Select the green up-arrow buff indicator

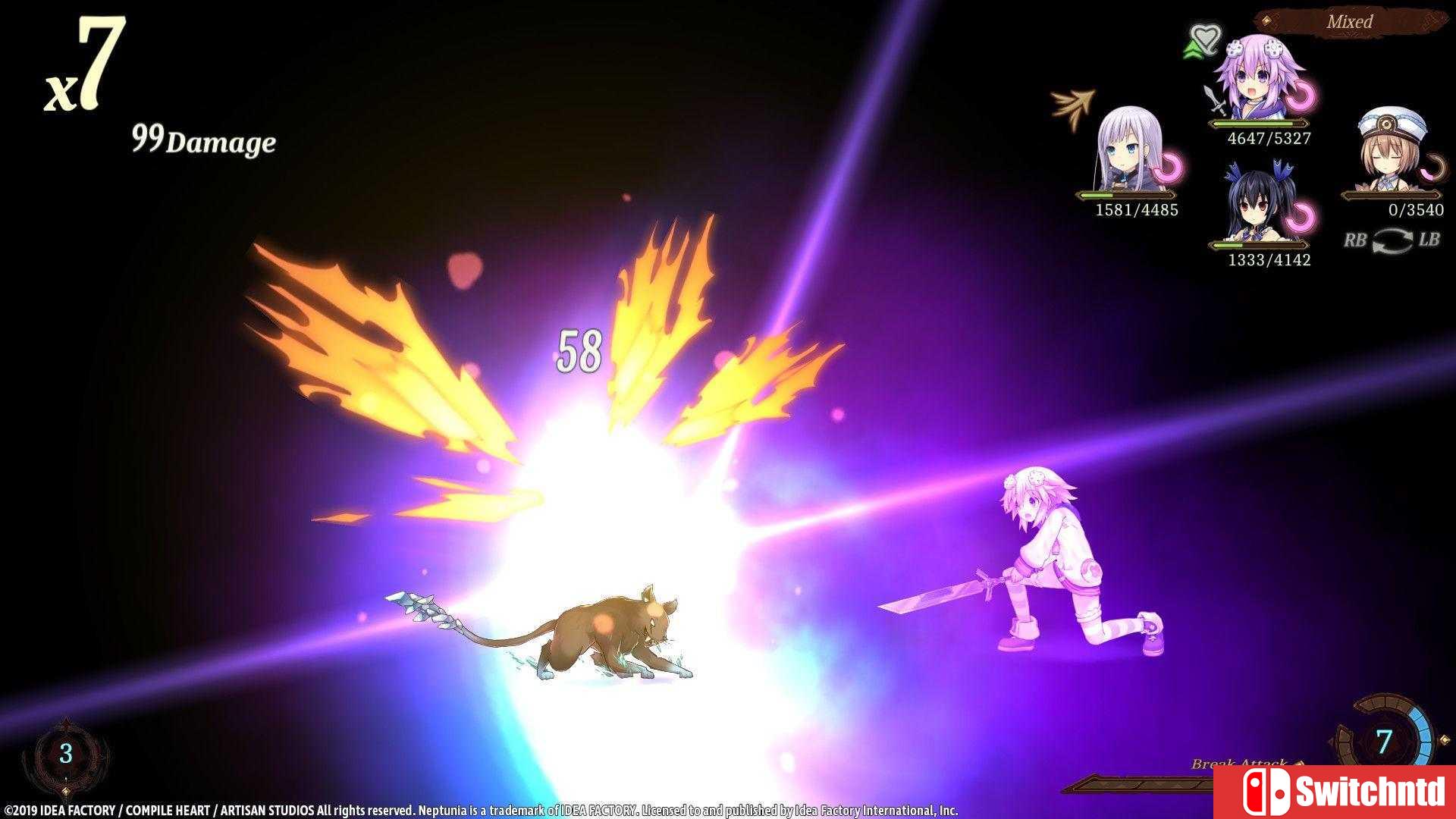tap(1191, 47)
